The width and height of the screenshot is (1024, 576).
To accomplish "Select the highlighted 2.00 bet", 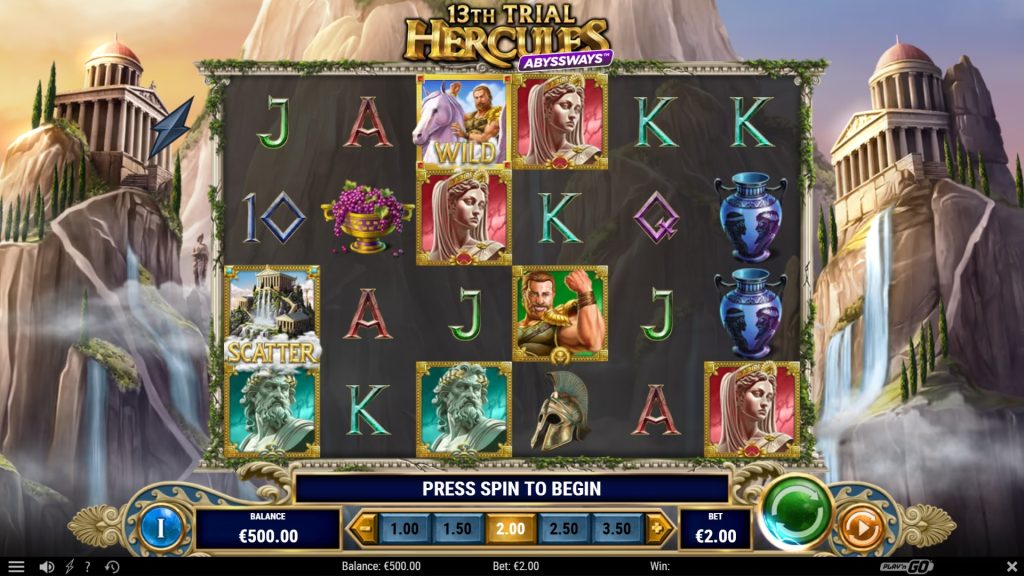I will 510,528.
